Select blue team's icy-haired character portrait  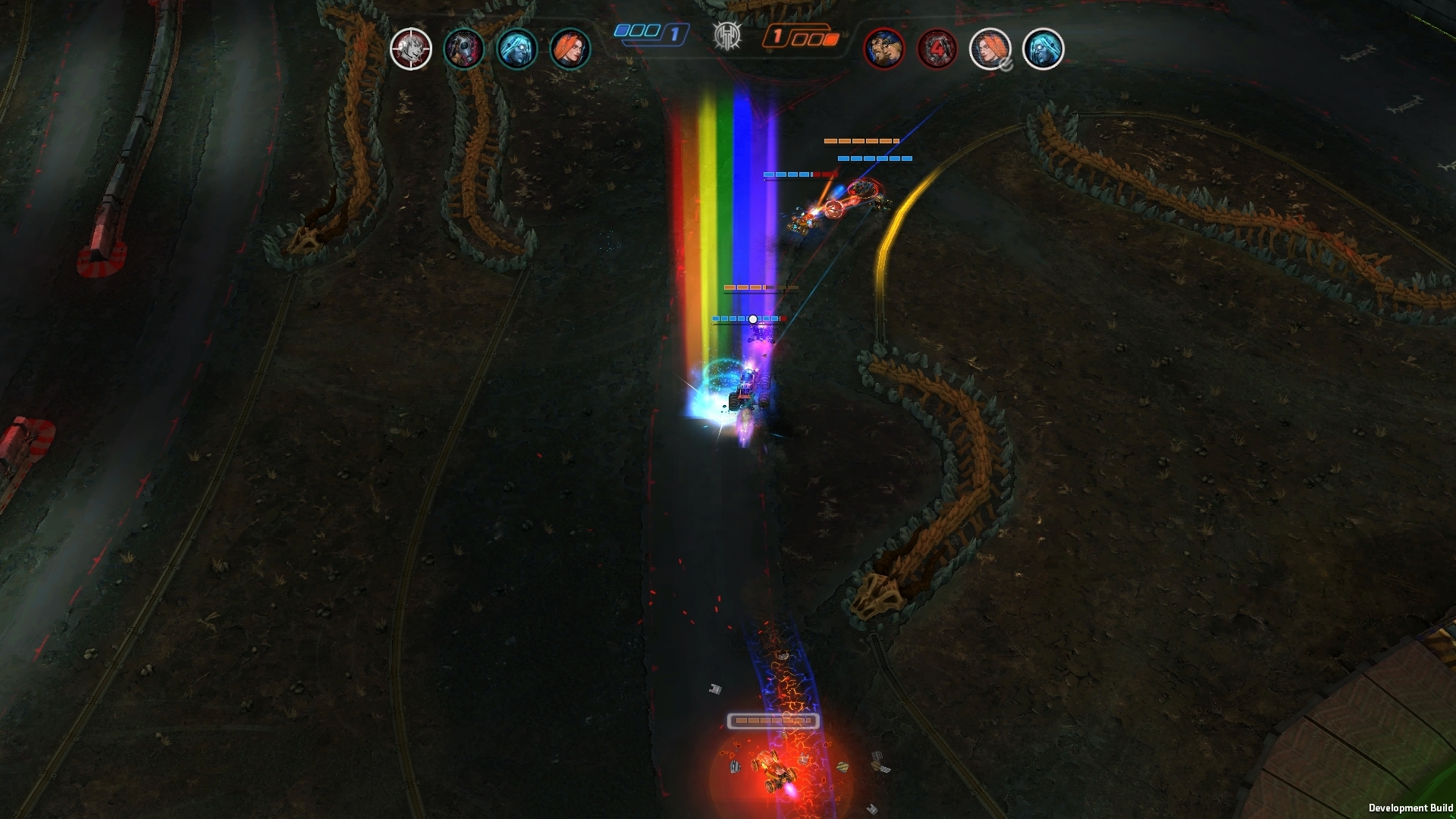(x=516, y=49)
